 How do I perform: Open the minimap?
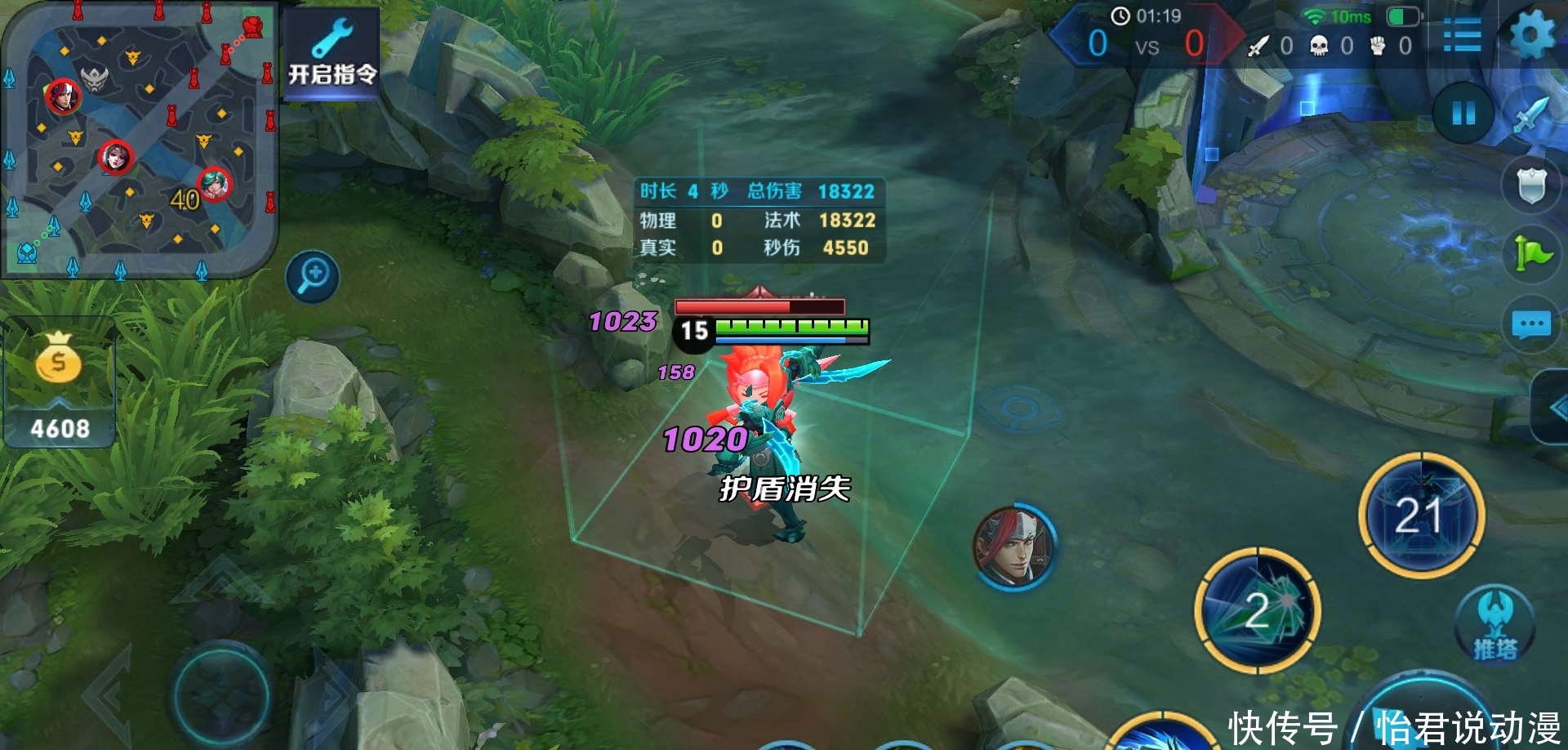pyautogui.click(x=139, y=139)
